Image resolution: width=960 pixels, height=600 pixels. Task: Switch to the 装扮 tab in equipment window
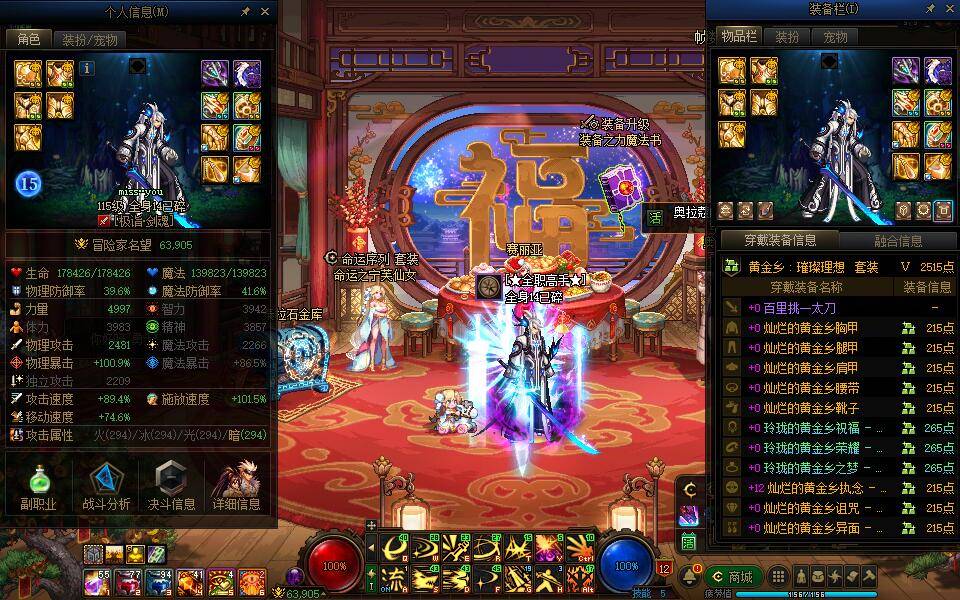click(786, 37)
